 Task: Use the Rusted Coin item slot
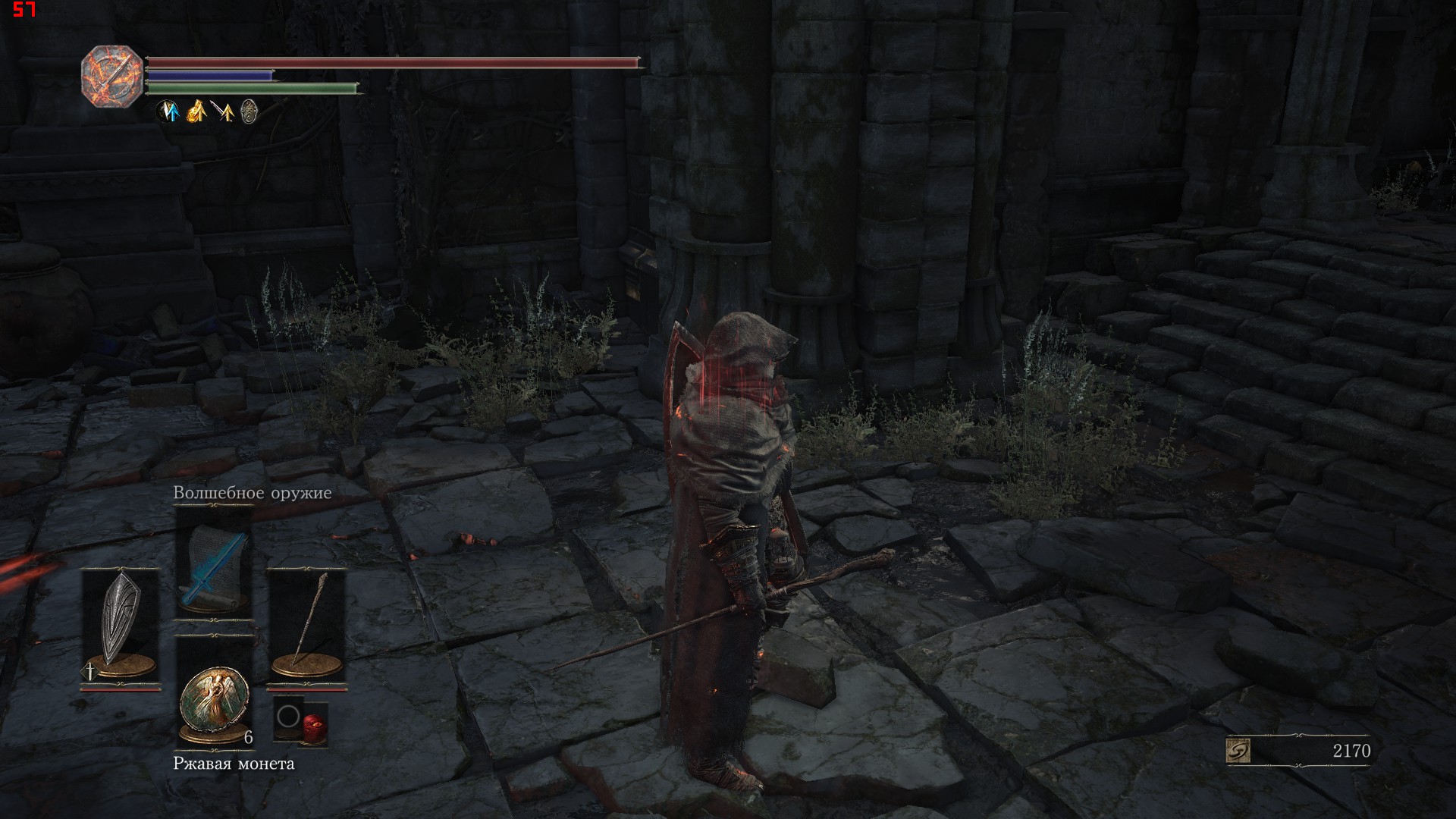pos(215,701)
